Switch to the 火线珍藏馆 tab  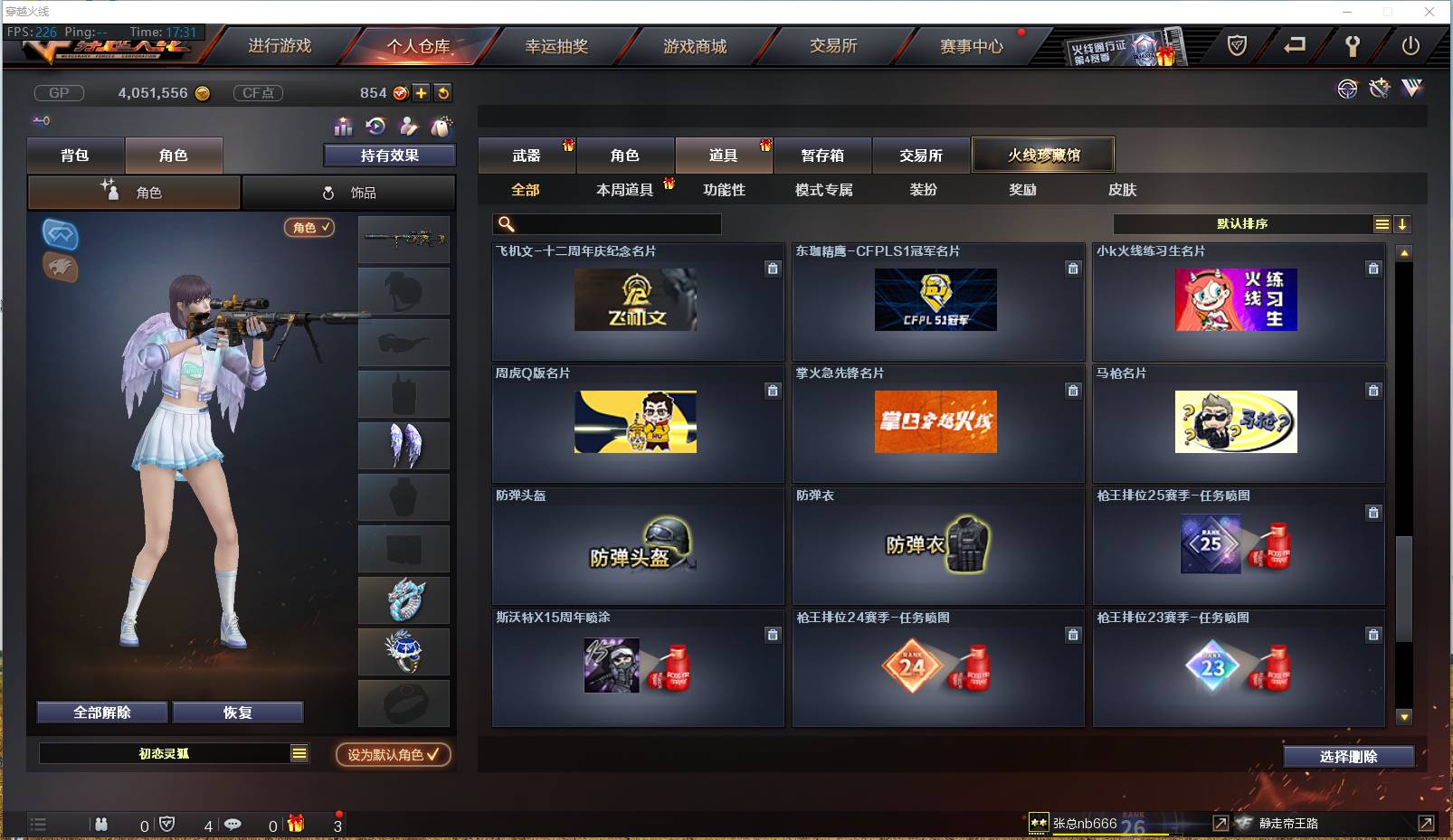1043,155
